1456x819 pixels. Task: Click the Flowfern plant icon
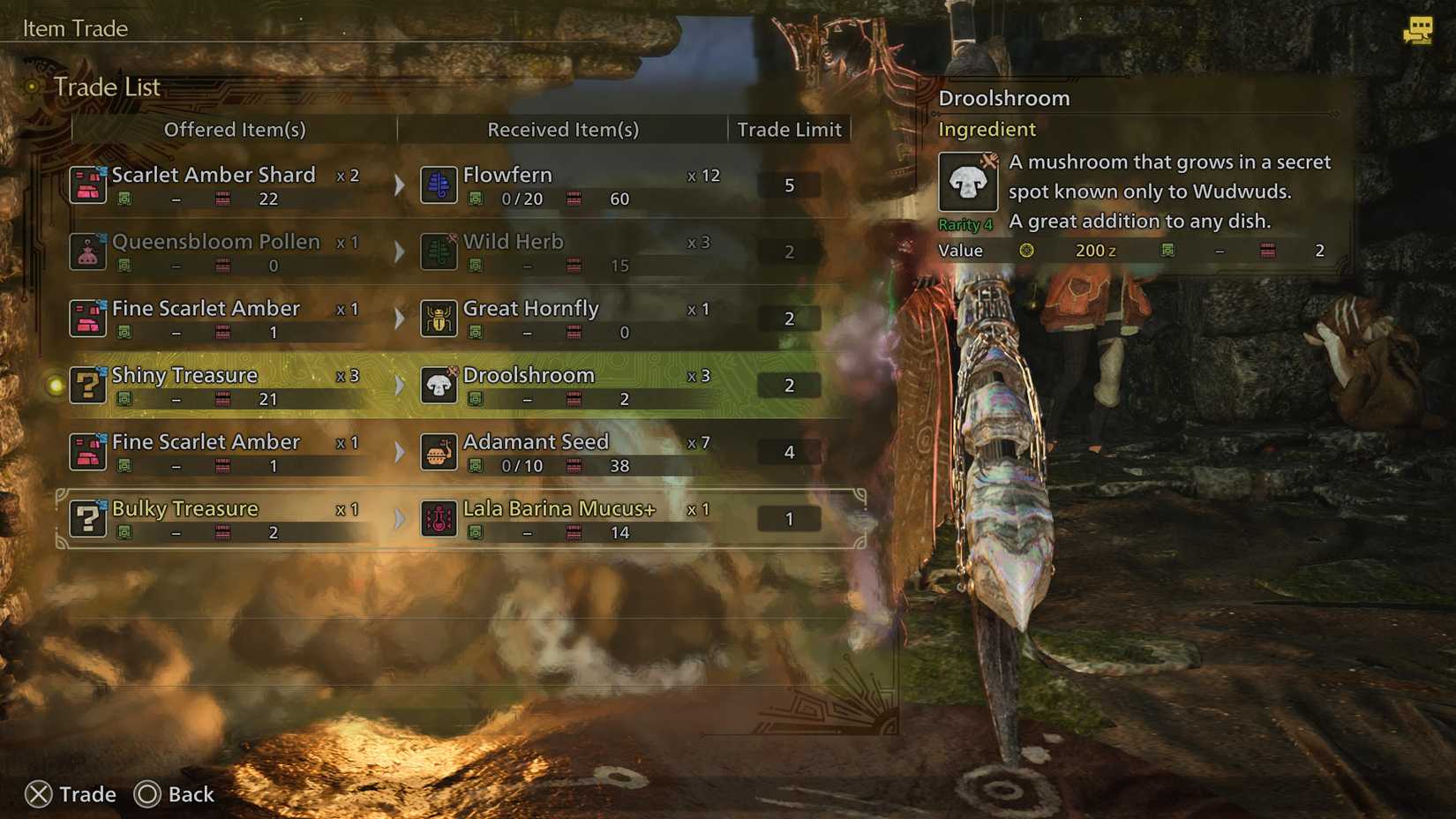[439, 184]
